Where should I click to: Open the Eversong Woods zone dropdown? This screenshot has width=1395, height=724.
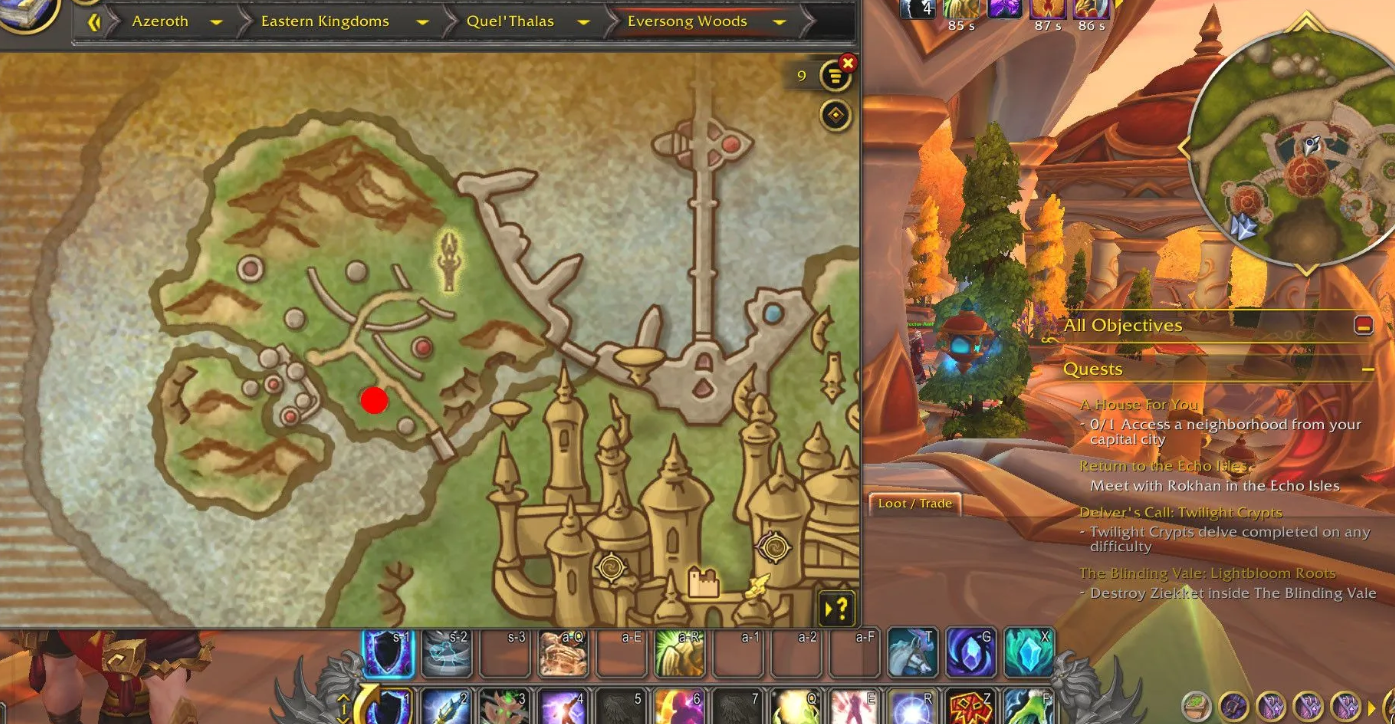coord(779,21)
